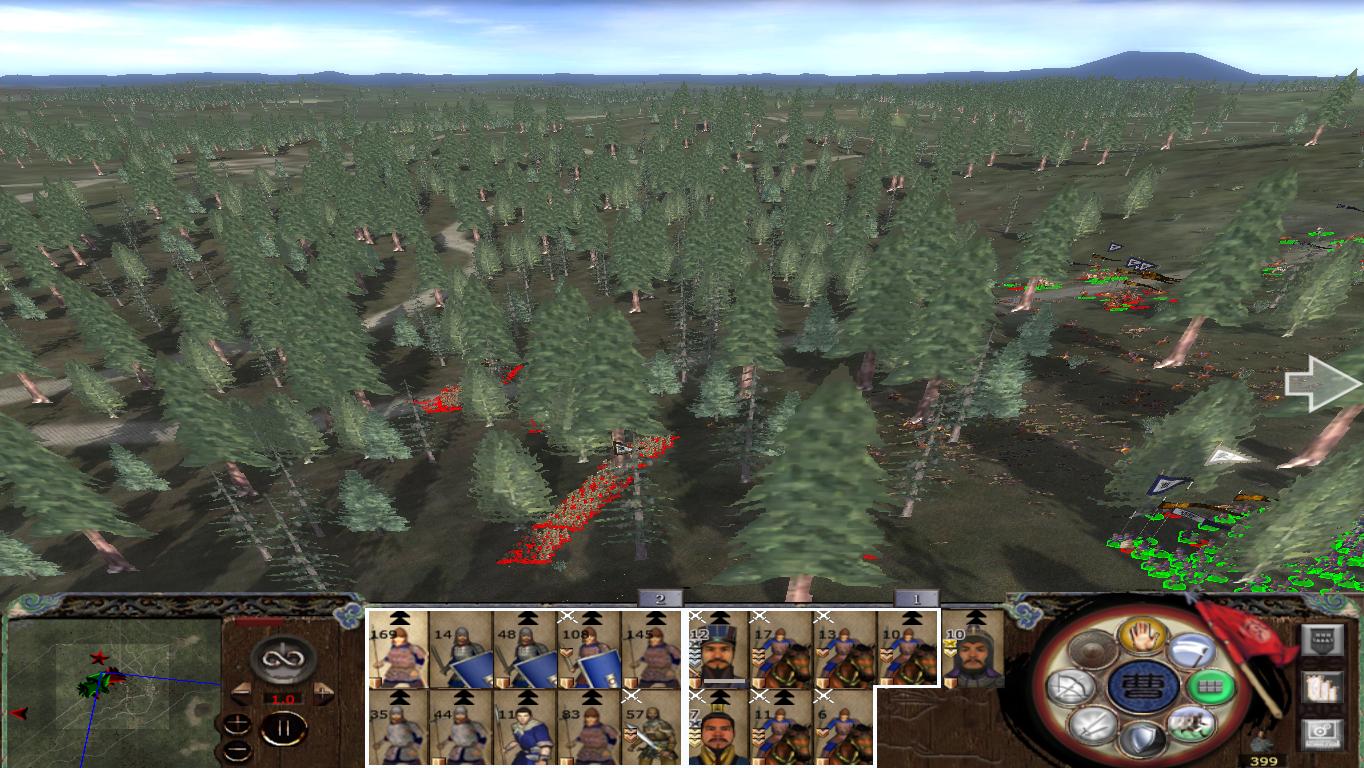Image resolution: width=1364 pixels, height=768 pixels.
Task: Click the minimap zoom-in plus button
Action: click(x=237, y=722)
